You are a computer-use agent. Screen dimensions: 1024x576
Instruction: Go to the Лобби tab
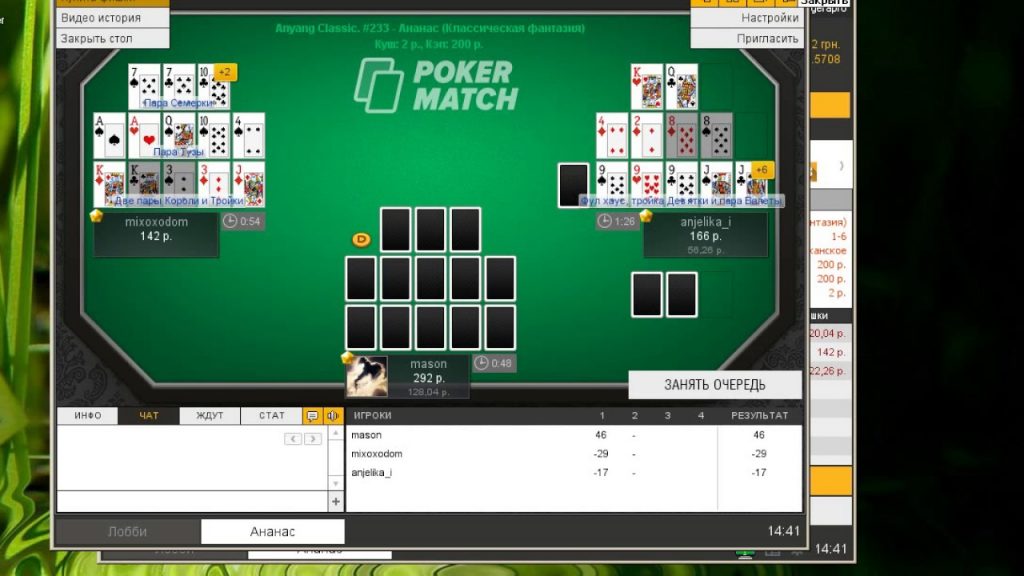click(127, 532)
